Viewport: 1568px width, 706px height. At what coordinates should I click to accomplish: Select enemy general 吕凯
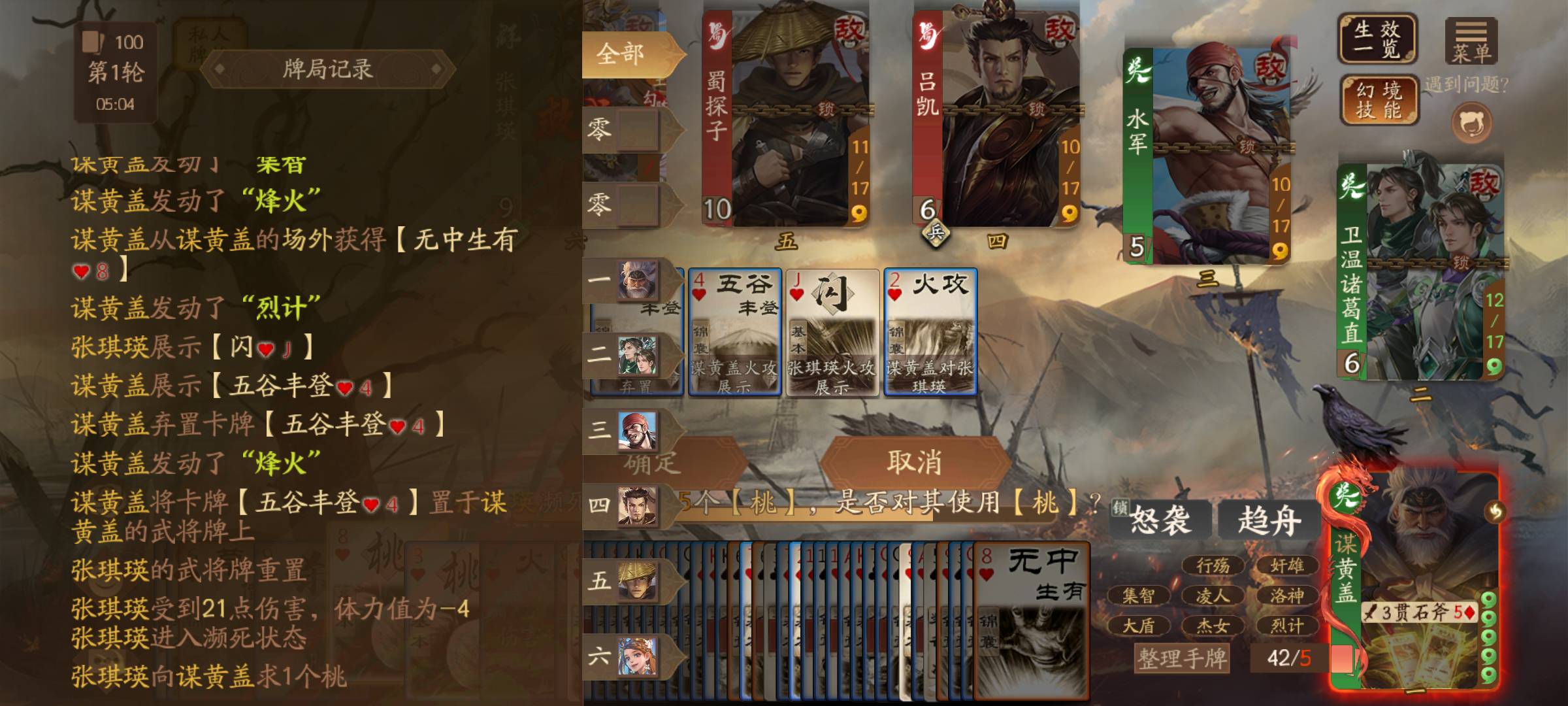click(x=995, y=118)
